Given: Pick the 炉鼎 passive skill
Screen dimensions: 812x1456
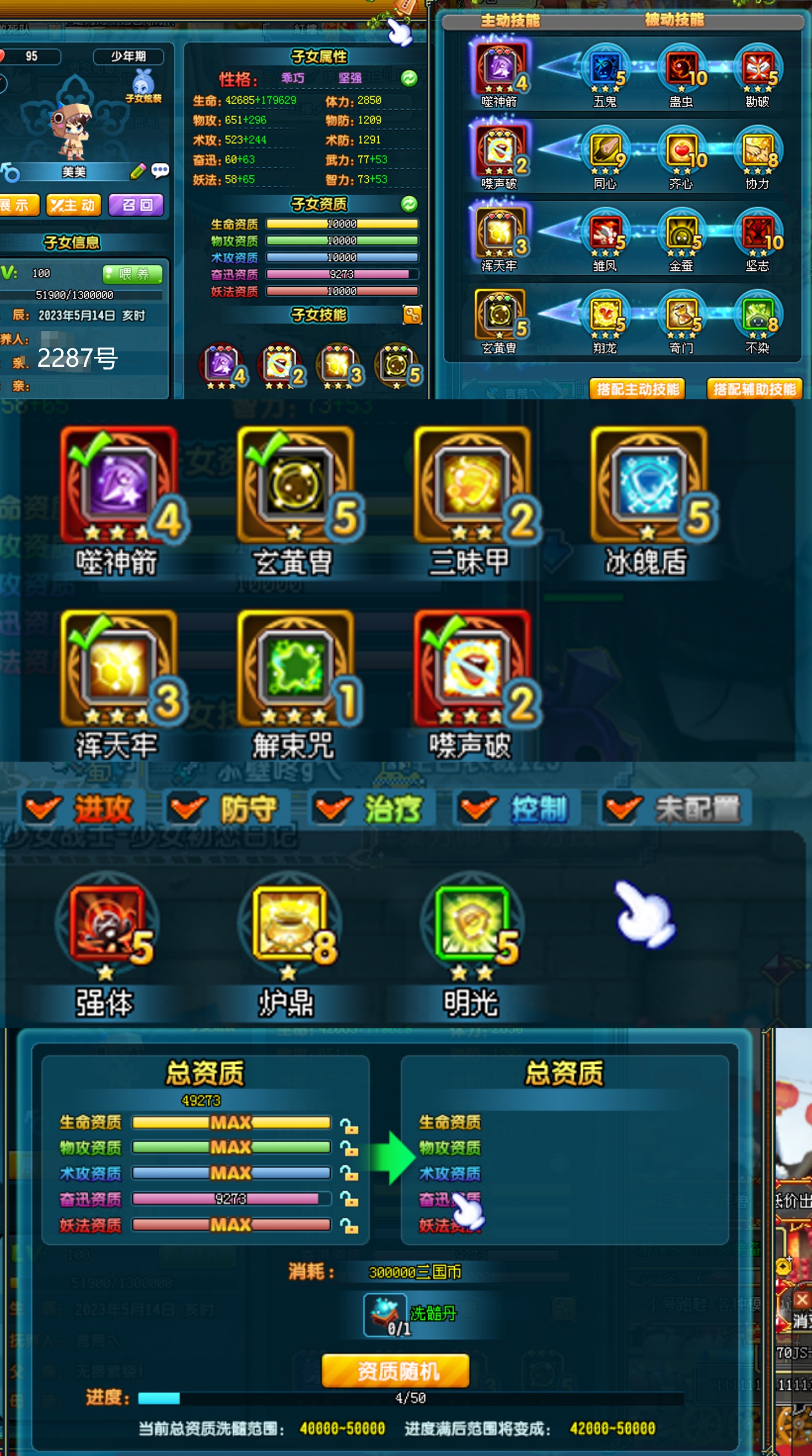Looking at the screenshot, I should click(x=289, y=923).
